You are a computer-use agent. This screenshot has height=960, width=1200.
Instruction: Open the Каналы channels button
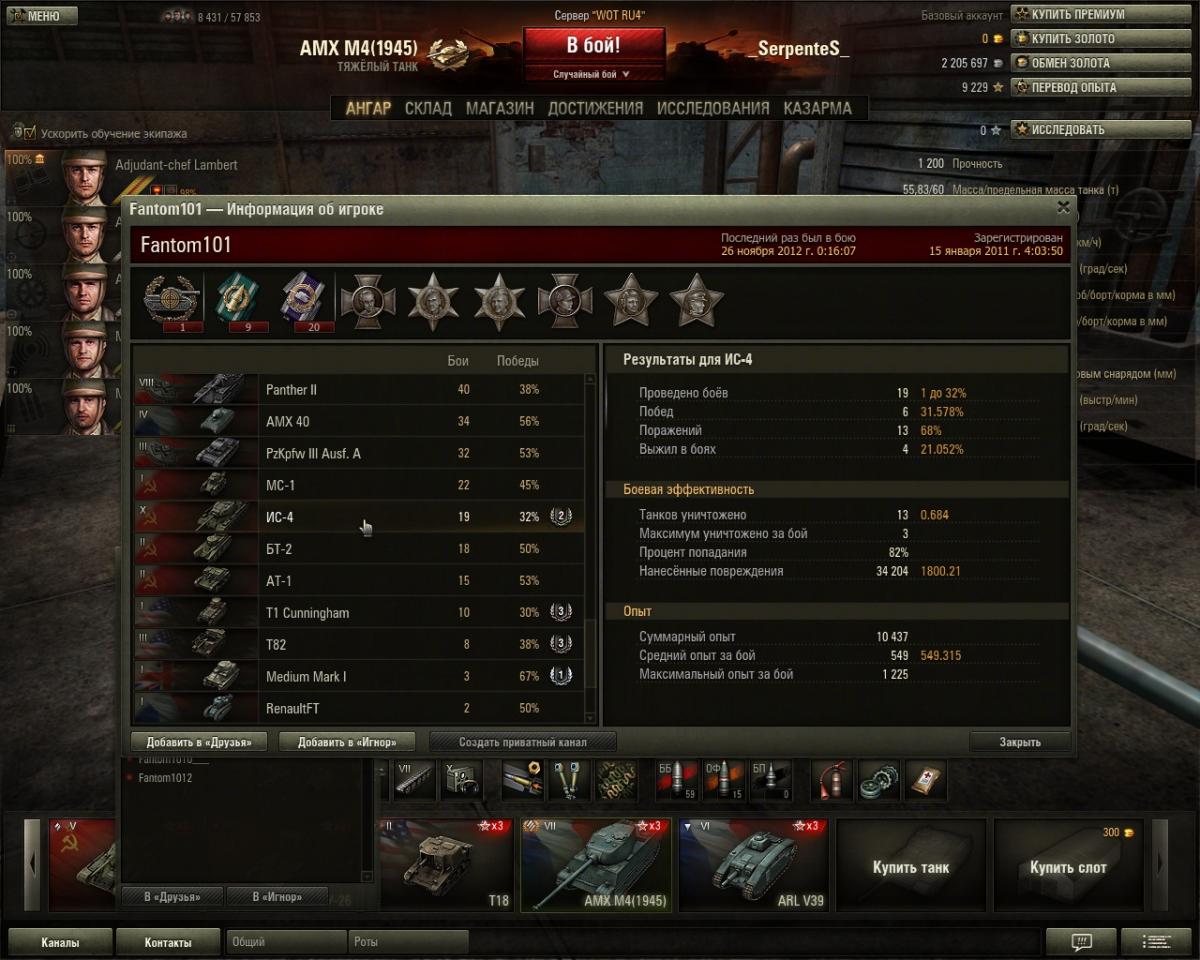[60, 942]
